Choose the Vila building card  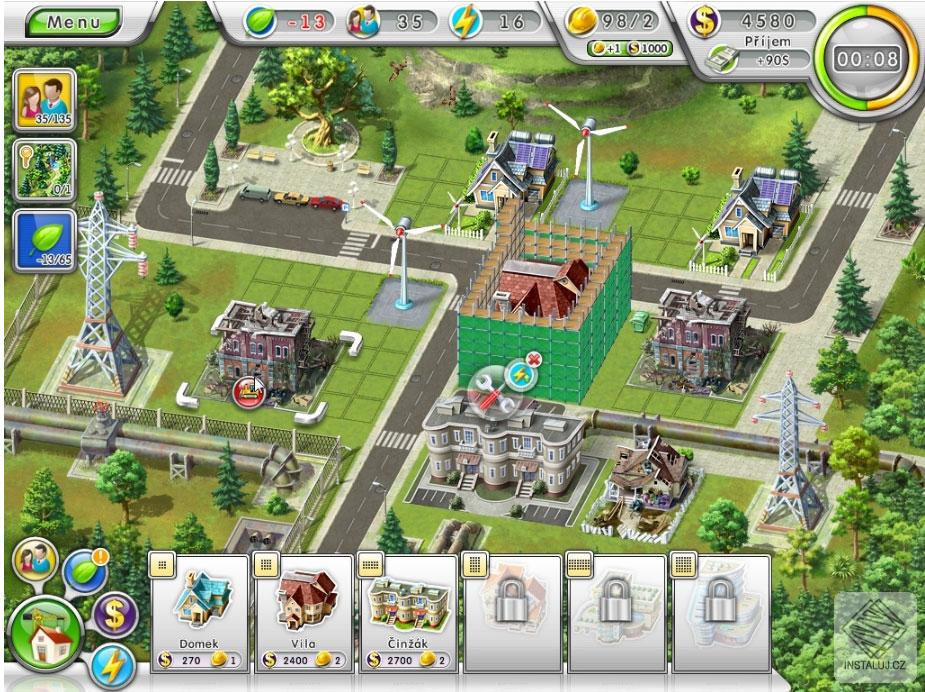305,609
